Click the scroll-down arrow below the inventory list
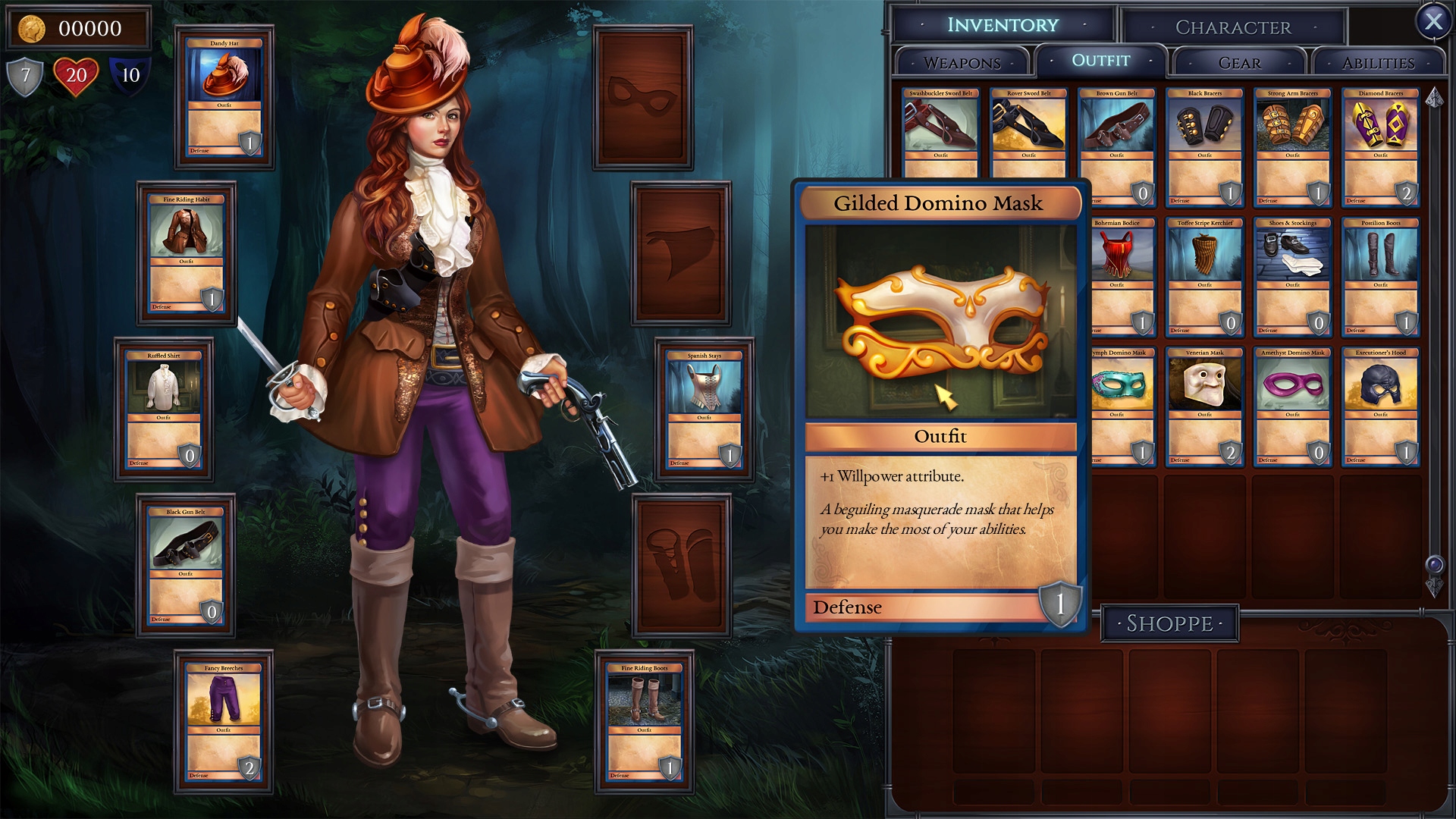This screenshot has height=819, width=1456. click(1433, 588)
